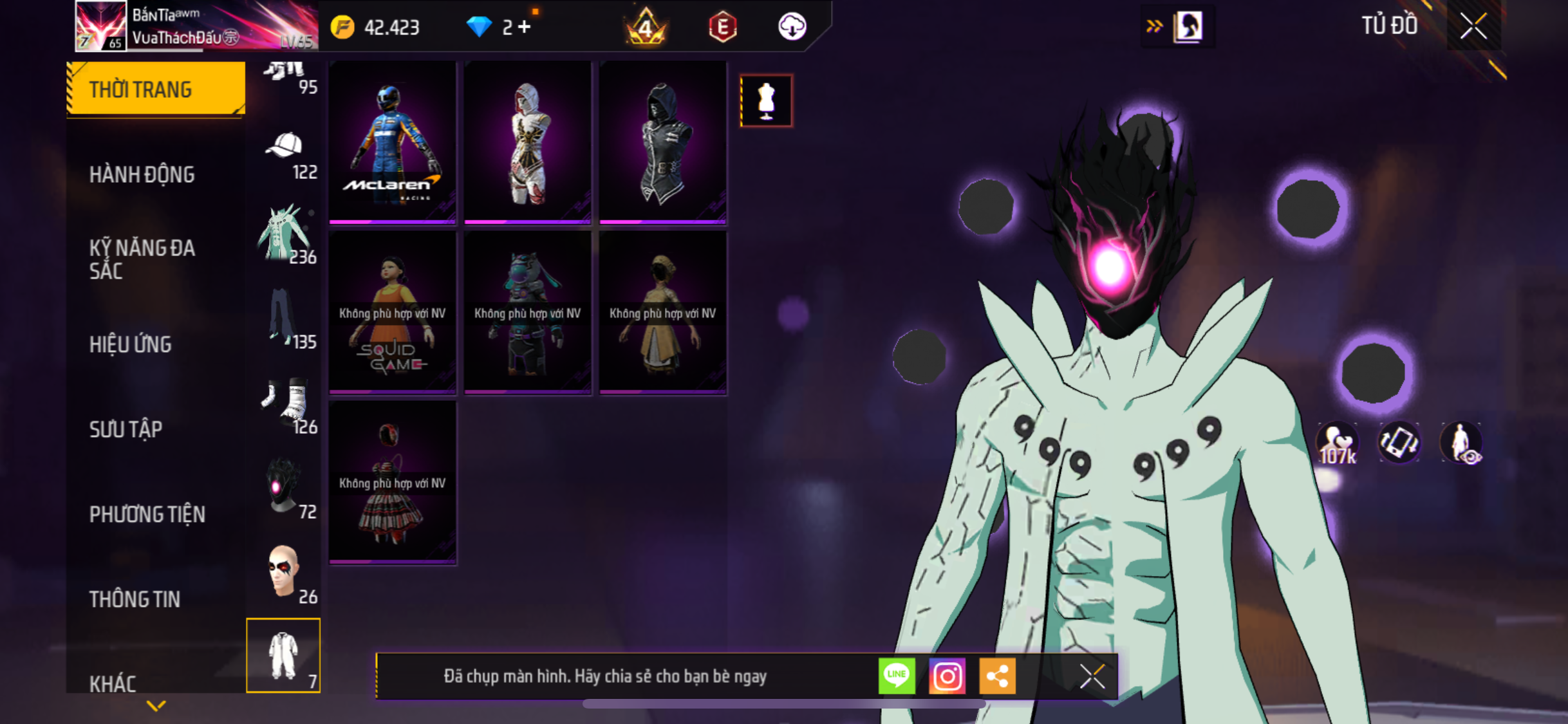The width and height of the screenshot is (1568, 724).
Task: Select the black hooded outfit
Action: pos(663,142)
